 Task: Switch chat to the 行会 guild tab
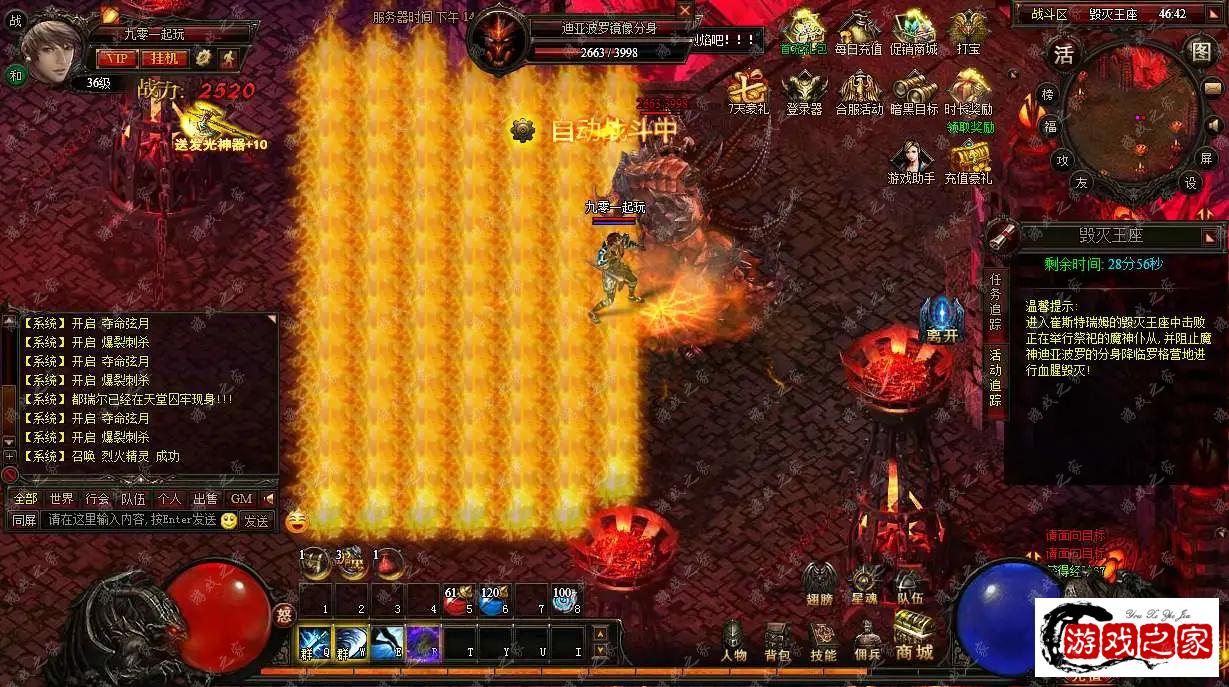[x=97, y=498]
